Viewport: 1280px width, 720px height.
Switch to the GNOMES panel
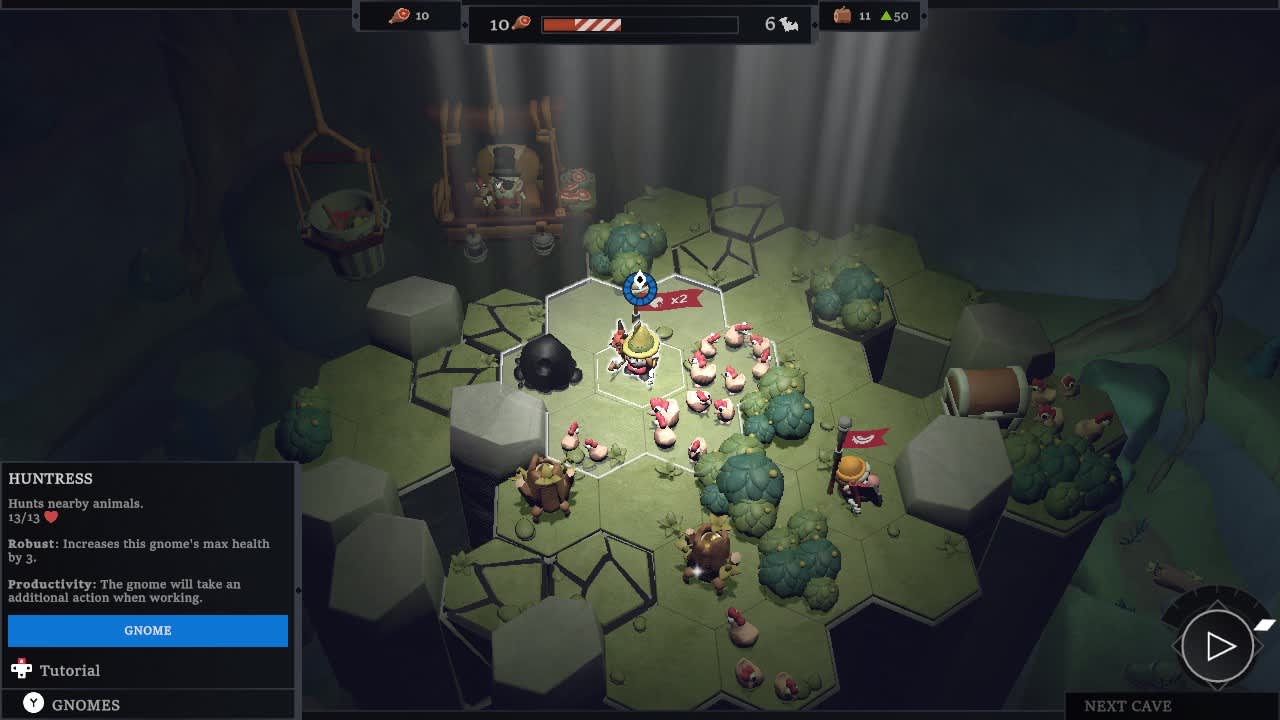click(x=88, y=704)
